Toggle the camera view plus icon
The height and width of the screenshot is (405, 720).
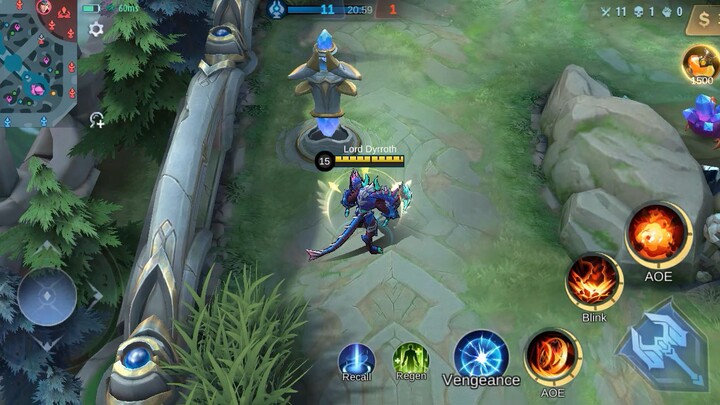click(97, 120)
